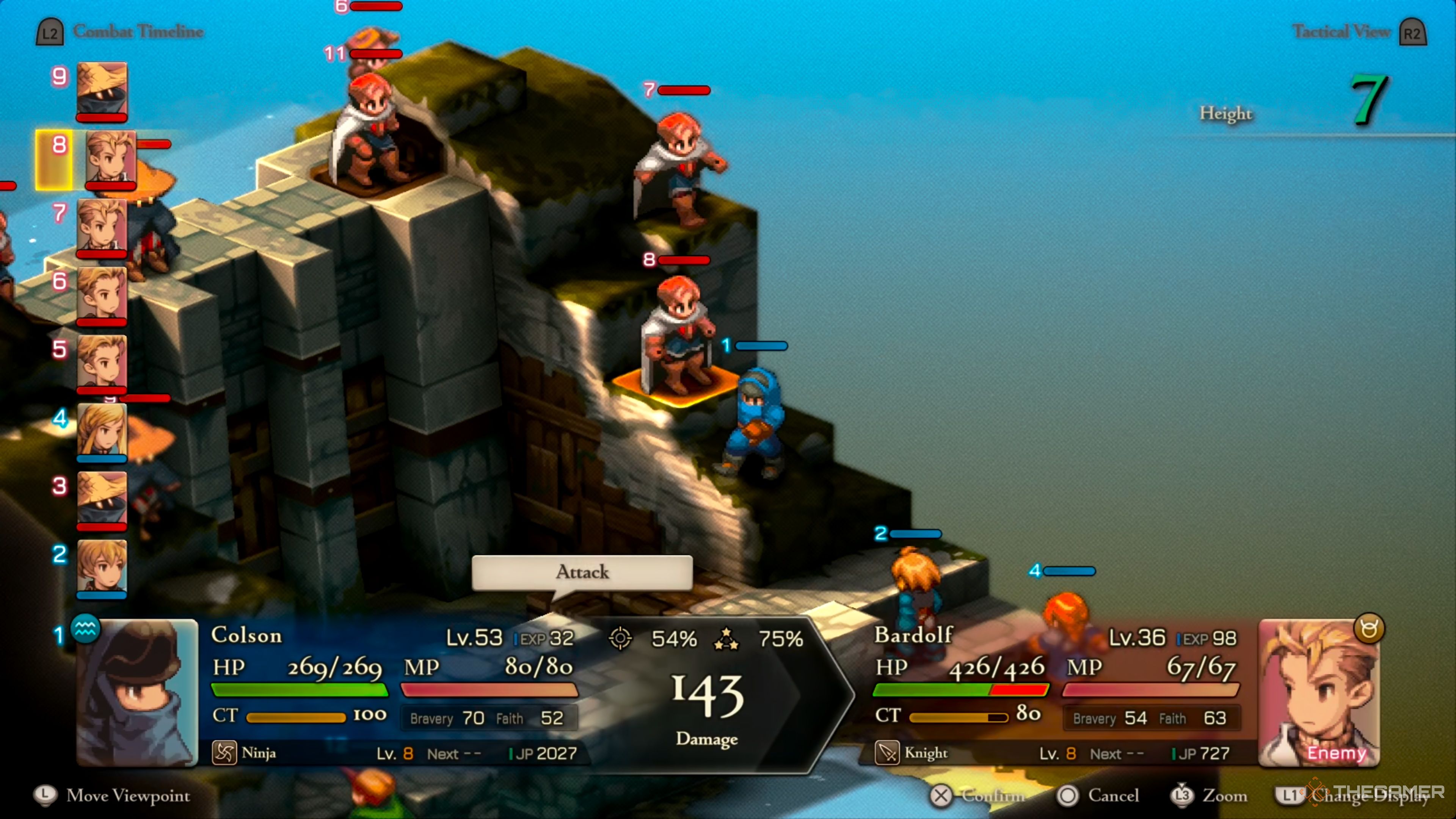The height and width of the screenshot is (819, 1456).
Task: Open Bardolf's enemy portrait
Action: [1318, 693]
